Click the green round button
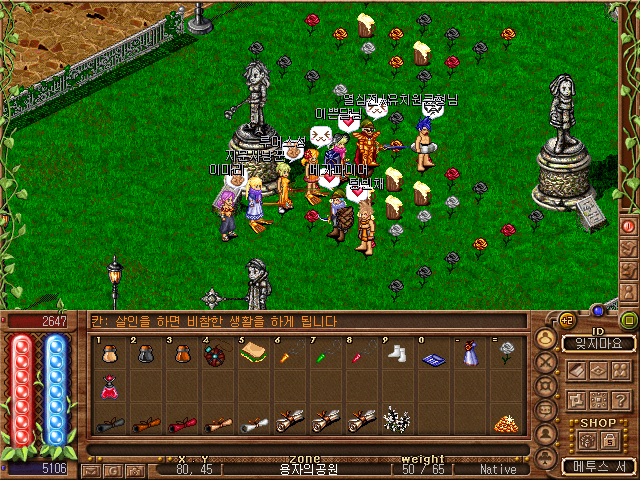The image size is (640, 480). coord(628,320)
